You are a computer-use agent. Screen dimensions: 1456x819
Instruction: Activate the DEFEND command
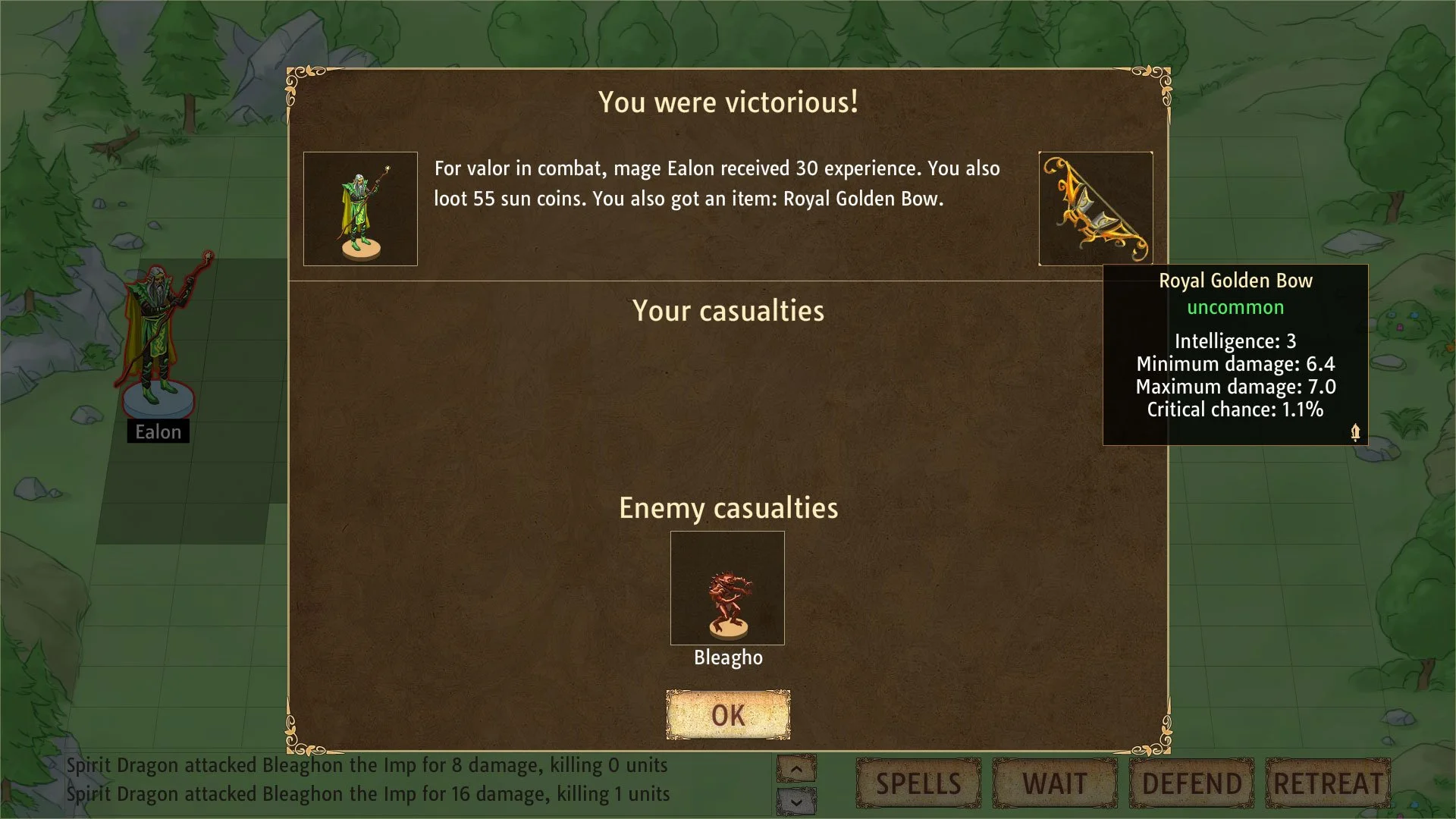[x=1191, y=783]
